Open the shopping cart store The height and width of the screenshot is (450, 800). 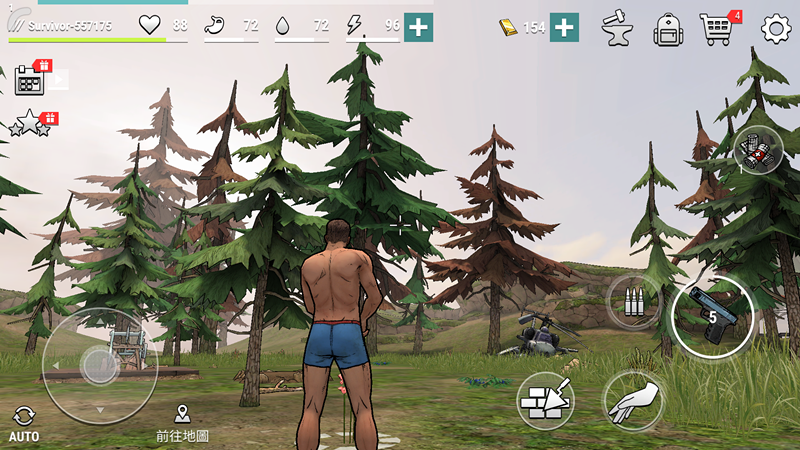click(x=716, y=29)
